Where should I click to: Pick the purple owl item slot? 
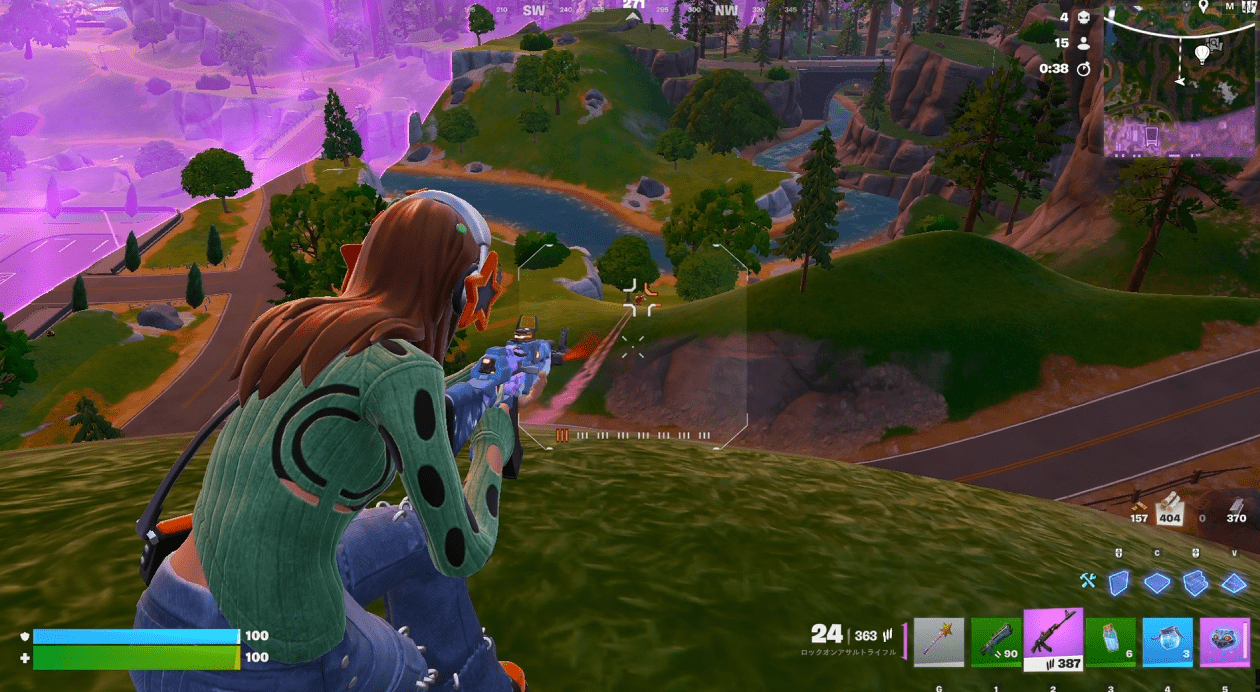(1225, 641)
